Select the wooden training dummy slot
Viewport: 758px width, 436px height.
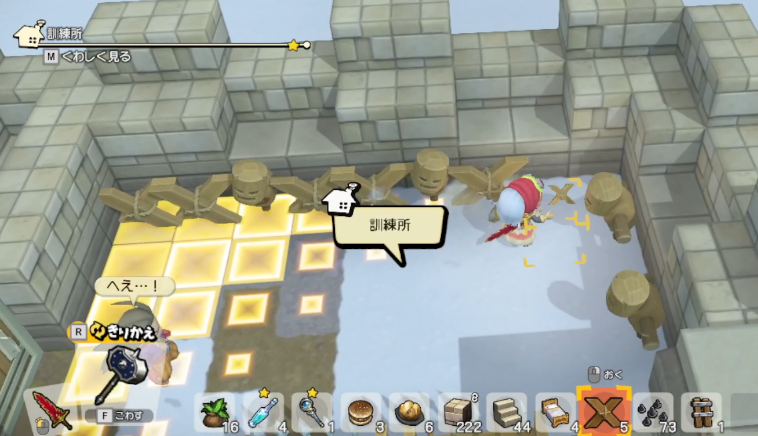700,412
